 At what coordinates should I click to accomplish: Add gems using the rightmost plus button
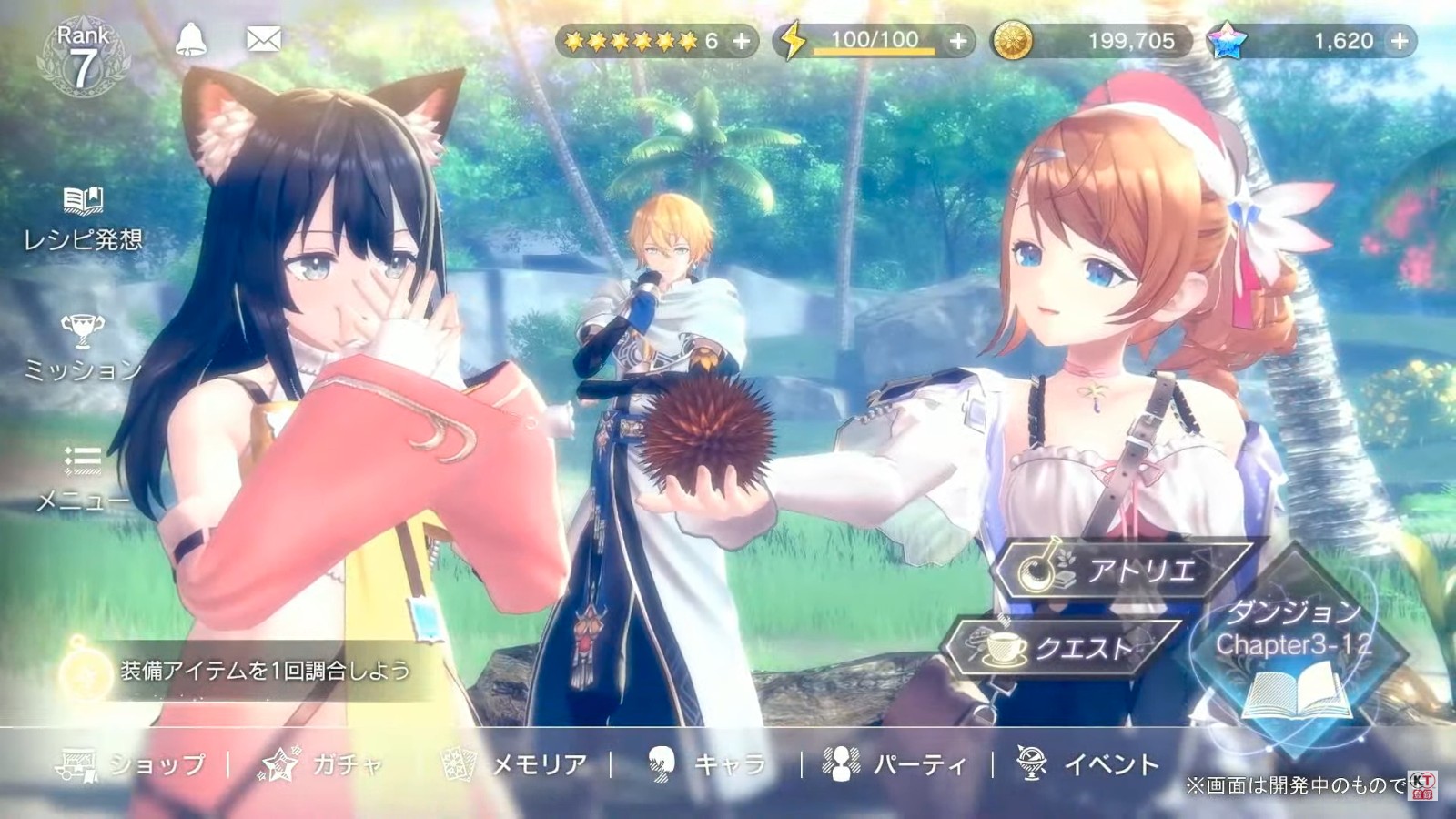1400,41
